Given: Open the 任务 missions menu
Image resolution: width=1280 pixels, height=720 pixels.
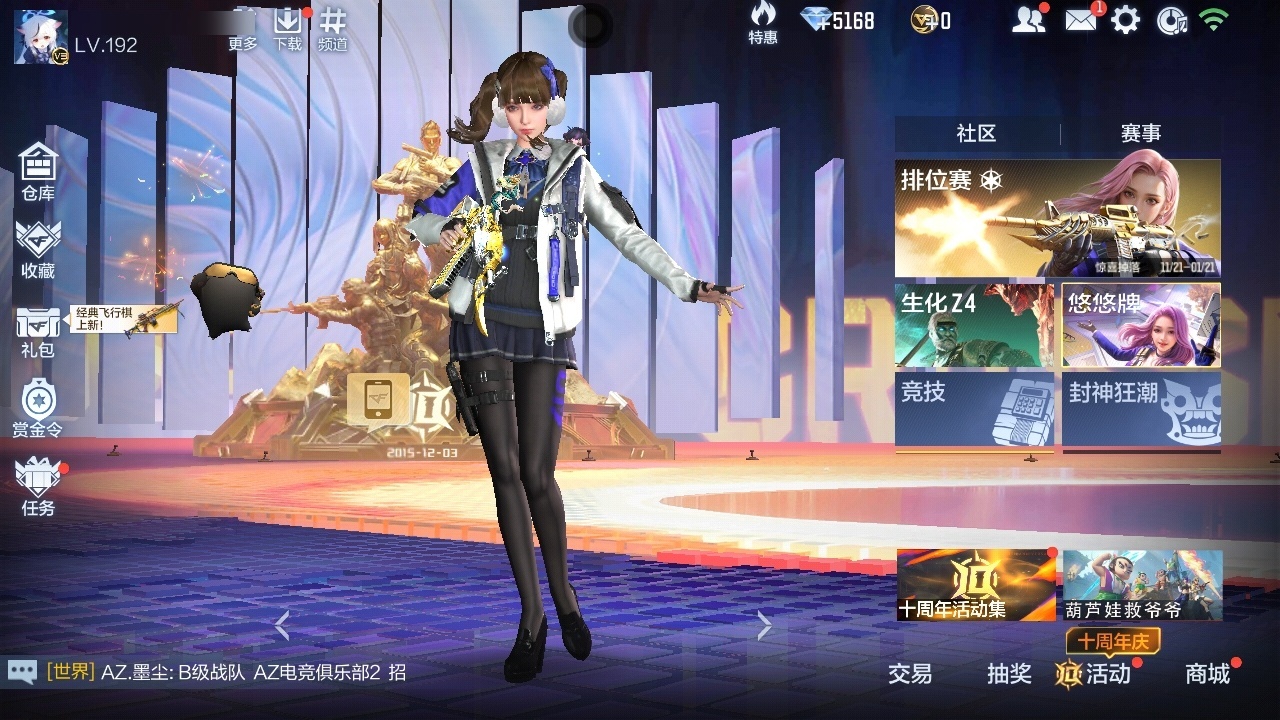Looking at the screenshot, I should click(38, 486).
